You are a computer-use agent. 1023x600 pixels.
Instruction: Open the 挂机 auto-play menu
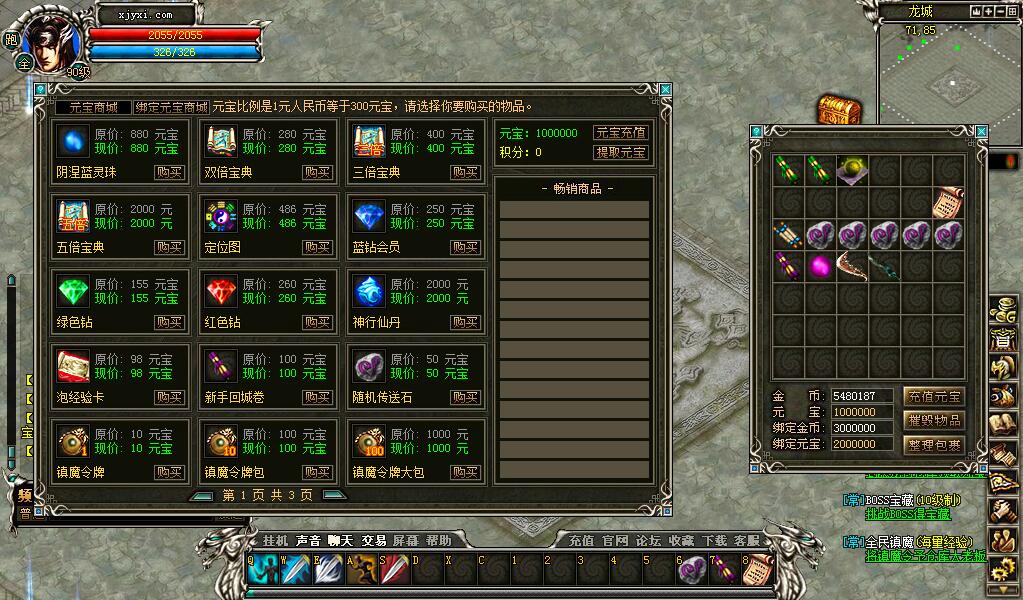(275, 540)
